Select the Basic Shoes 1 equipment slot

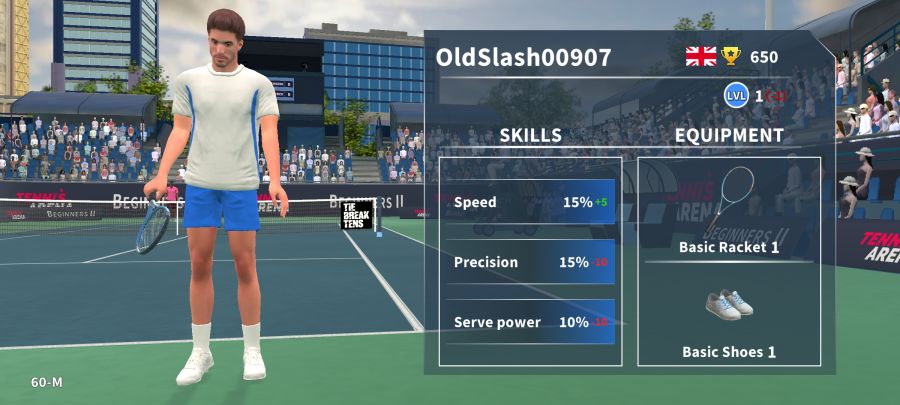729,318
